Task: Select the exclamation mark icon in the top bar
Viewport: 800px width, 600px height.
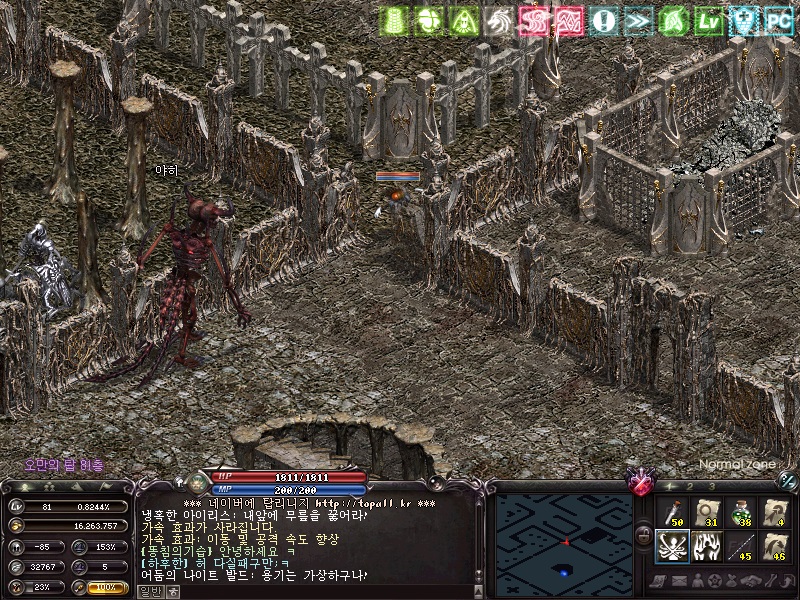Action: coord(603,20)
